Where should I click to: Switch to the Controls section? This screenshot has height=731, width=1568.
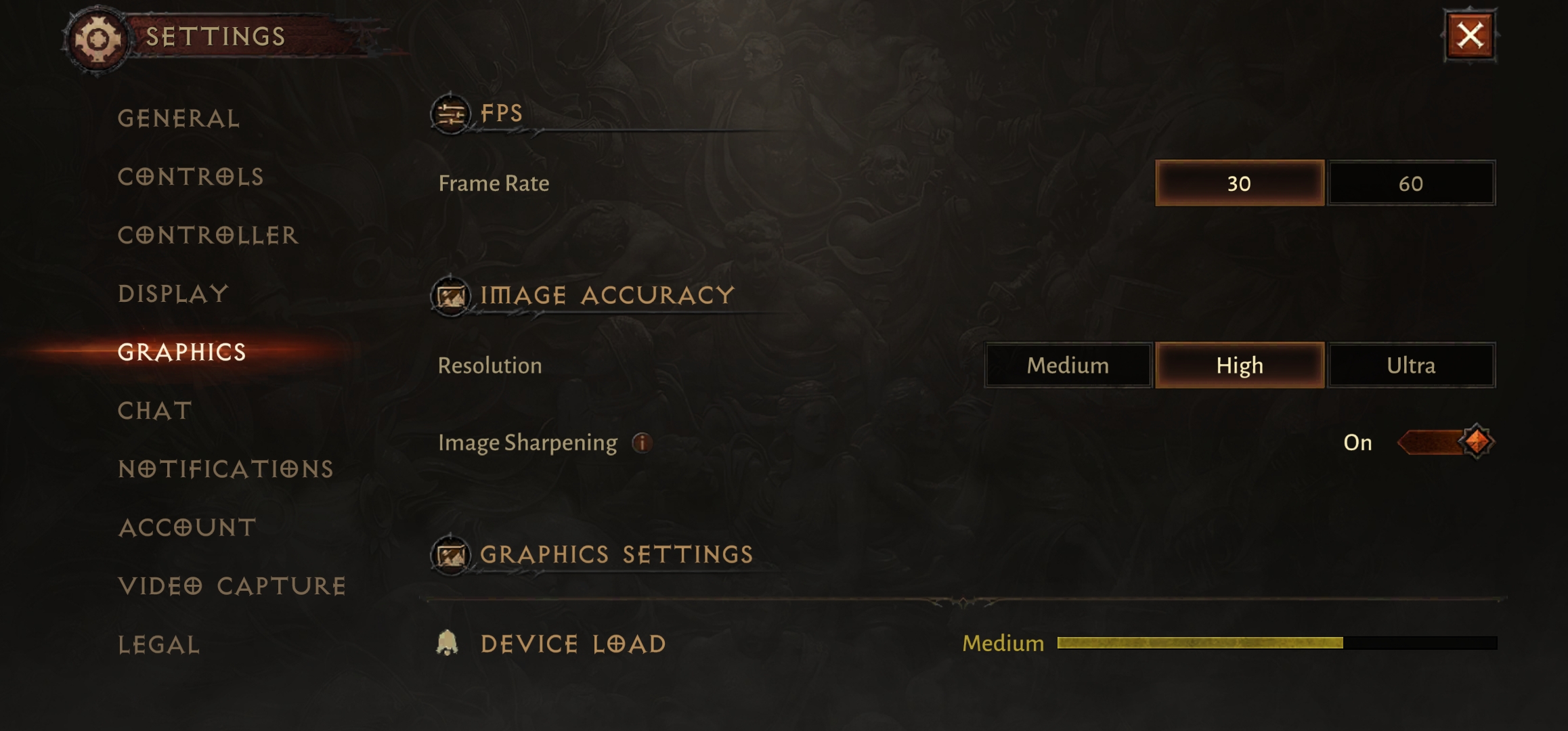click(190, 177)
